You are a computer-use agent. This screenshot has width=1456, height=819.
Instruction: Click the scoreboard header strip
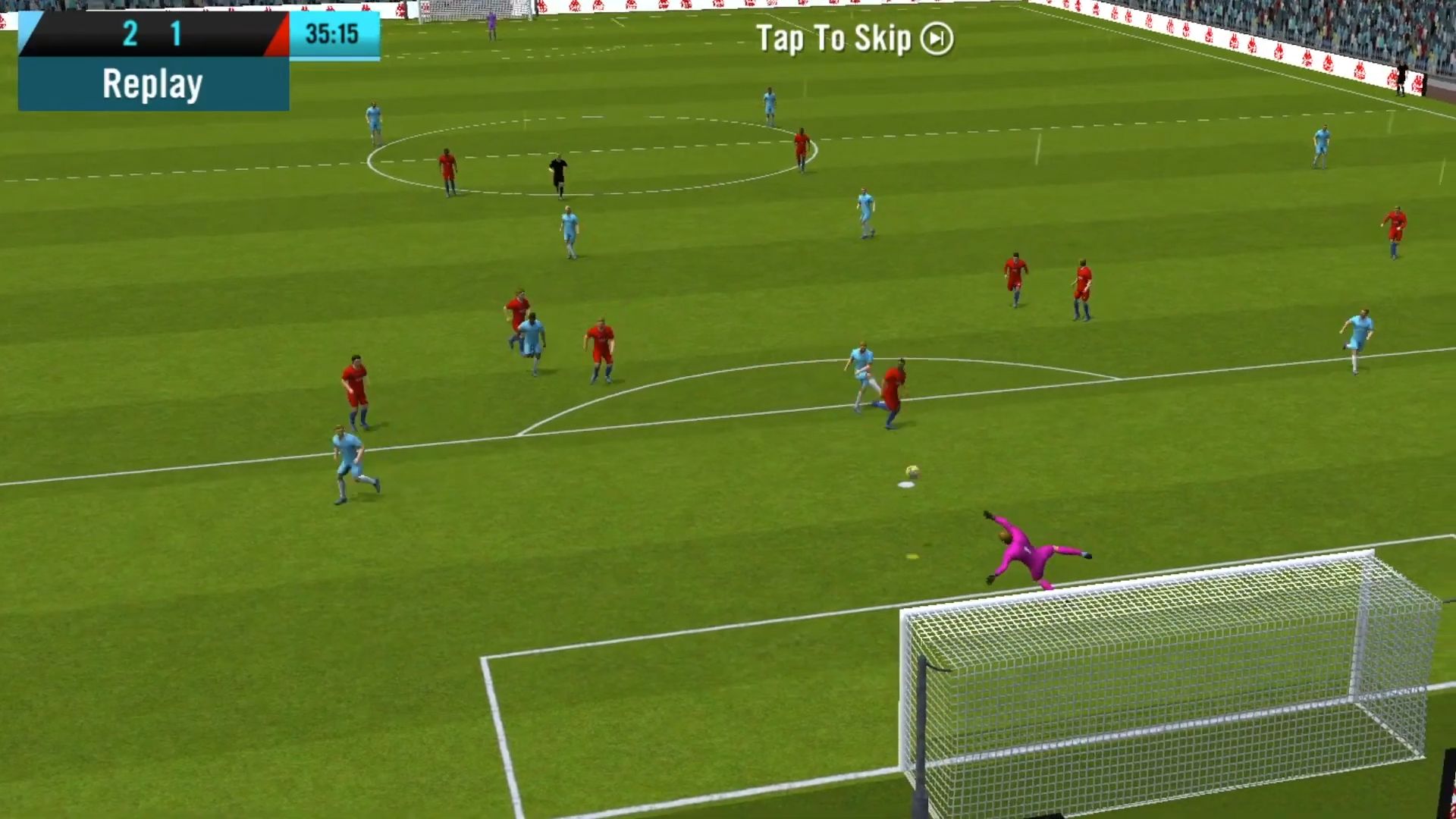click(152, 33)
